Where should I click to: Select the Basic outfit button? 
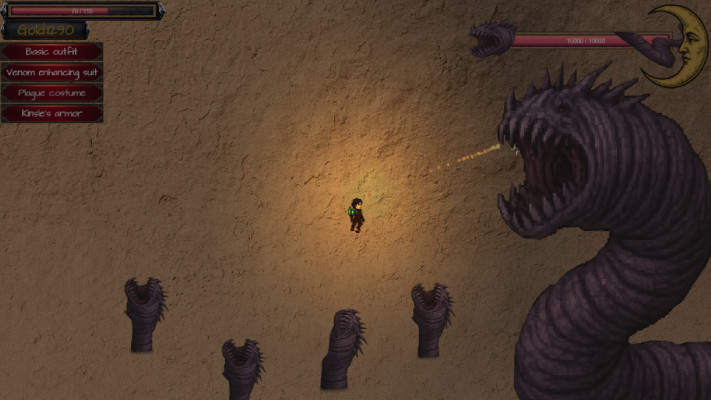[x=51, y=52]
